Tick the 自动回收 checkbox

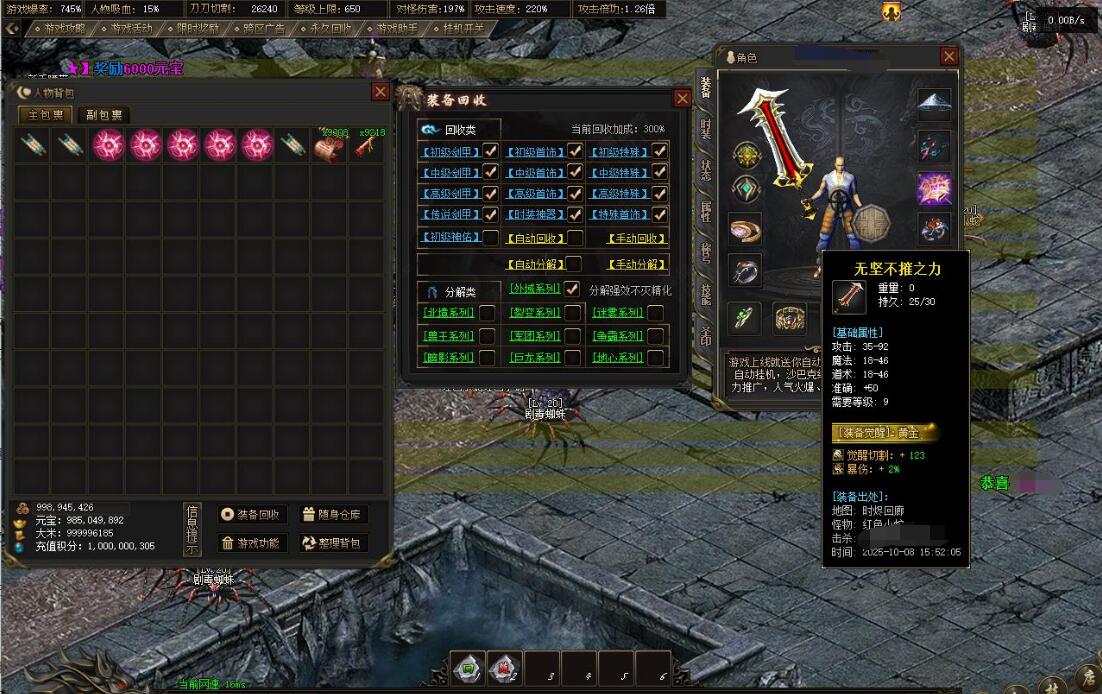point(575,238)
